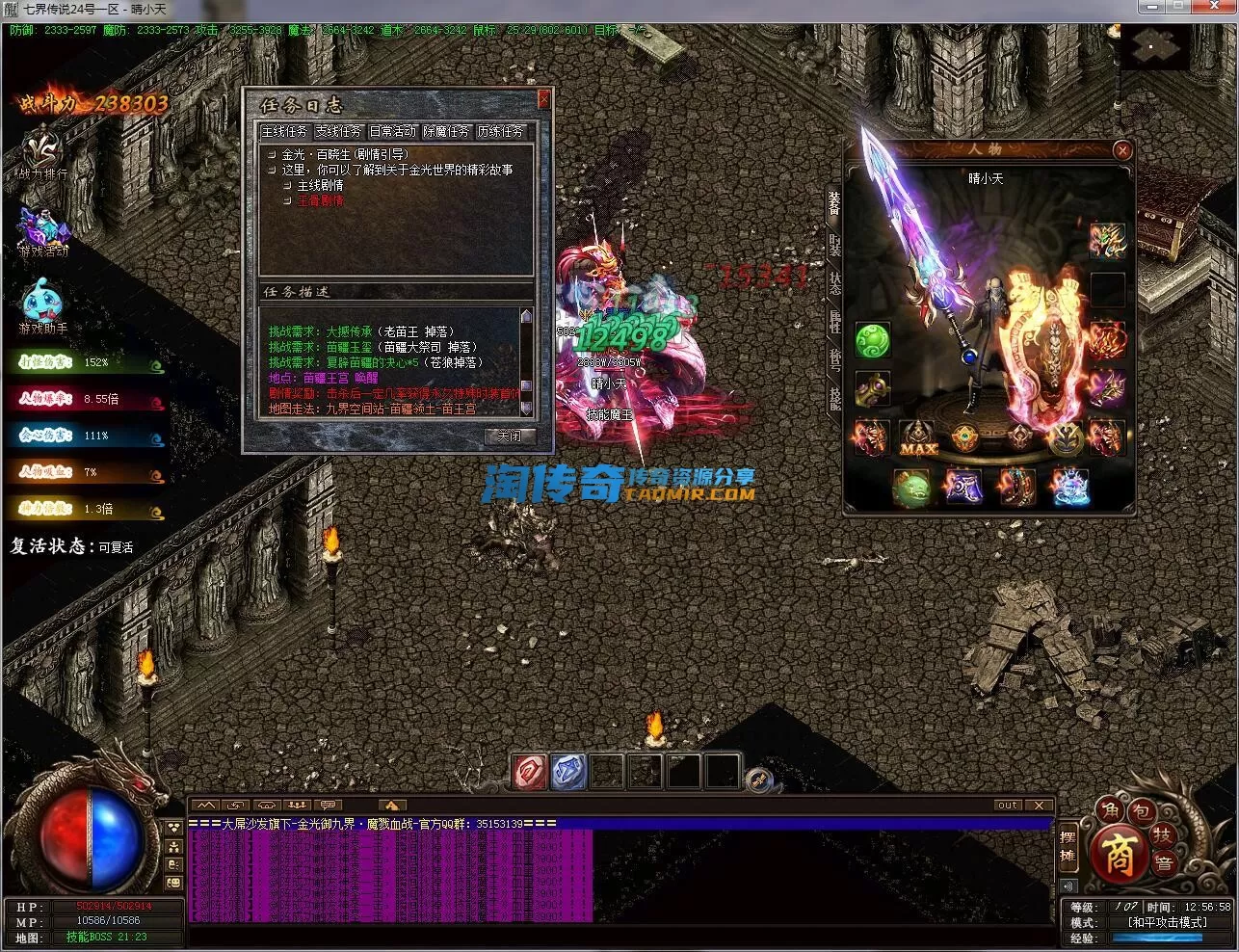Close the 人物 character panel
Image resolution: width=1239 pixels, height=952 pixels.
[x=1121, y=150]
